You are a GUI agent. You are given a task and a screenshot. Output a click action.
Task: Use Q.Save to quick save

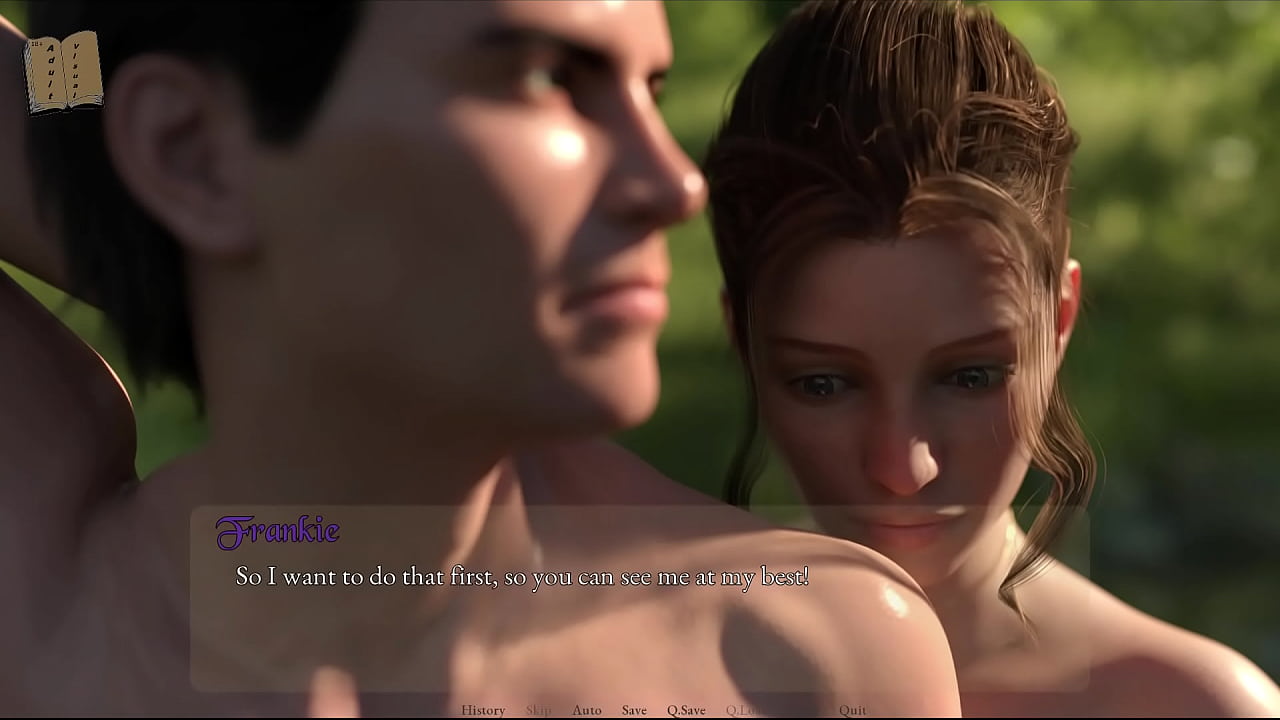pyautogui.click(x=686, y=710)
